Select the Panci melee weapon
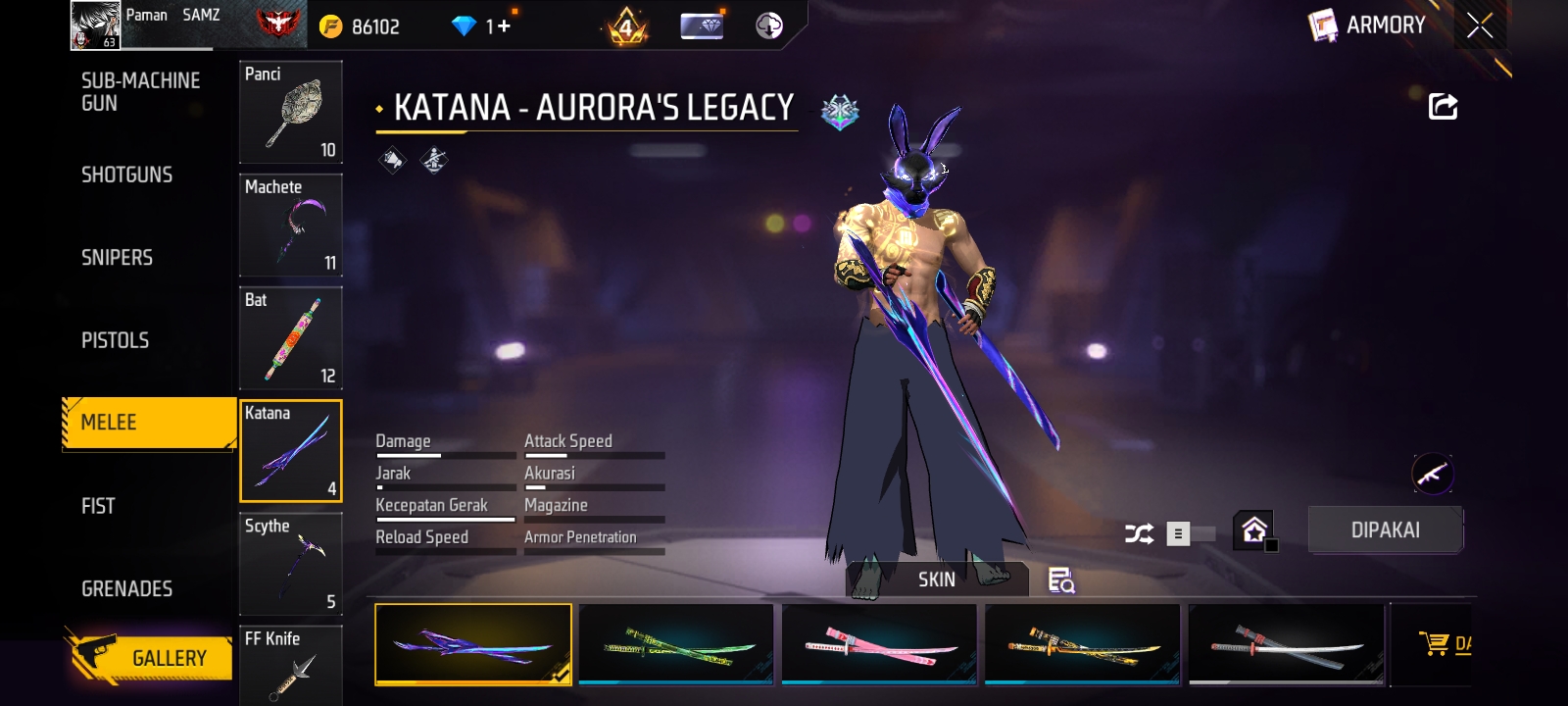 291,112
